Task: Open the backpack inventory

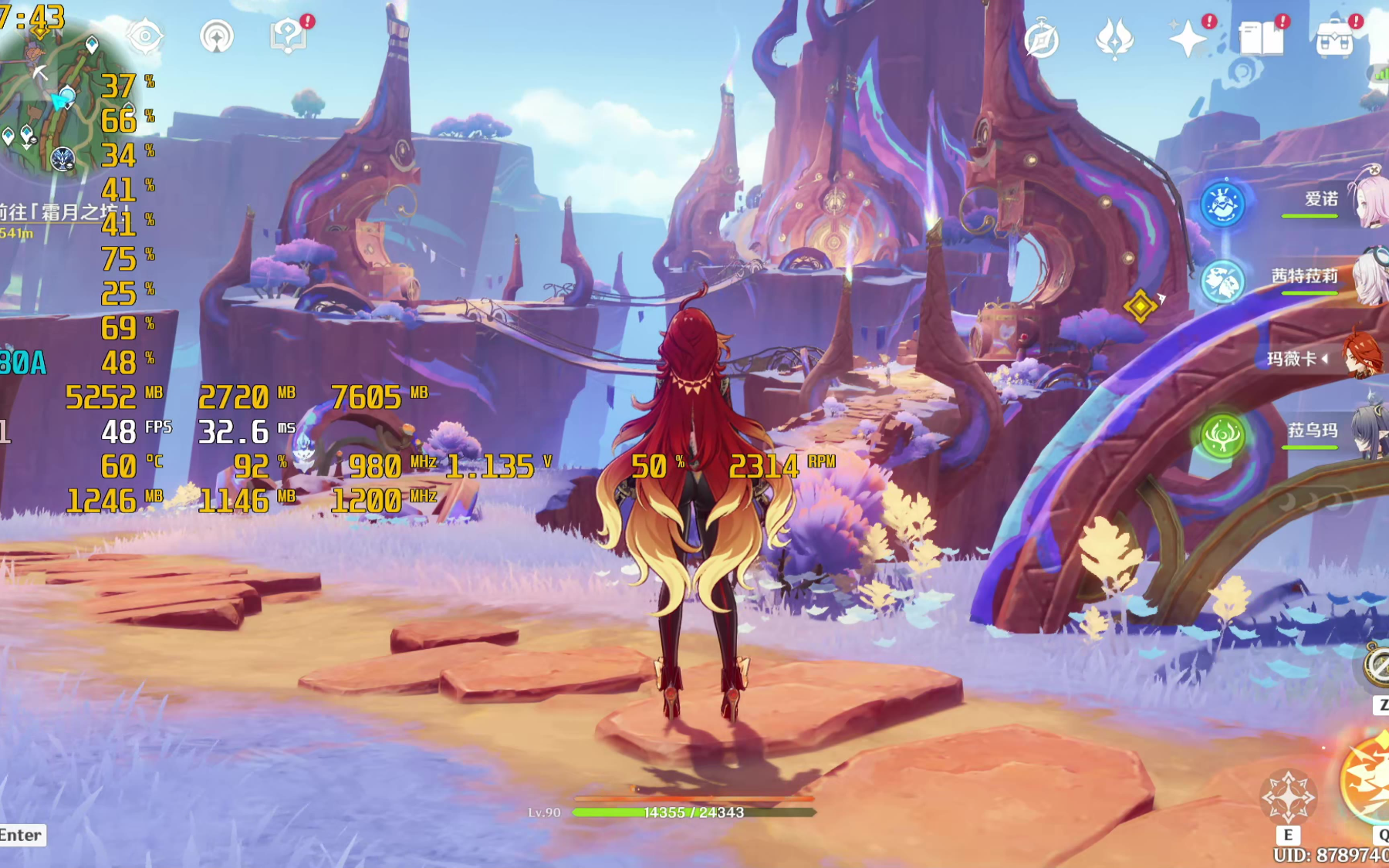Action: (x=1333, y=39)
